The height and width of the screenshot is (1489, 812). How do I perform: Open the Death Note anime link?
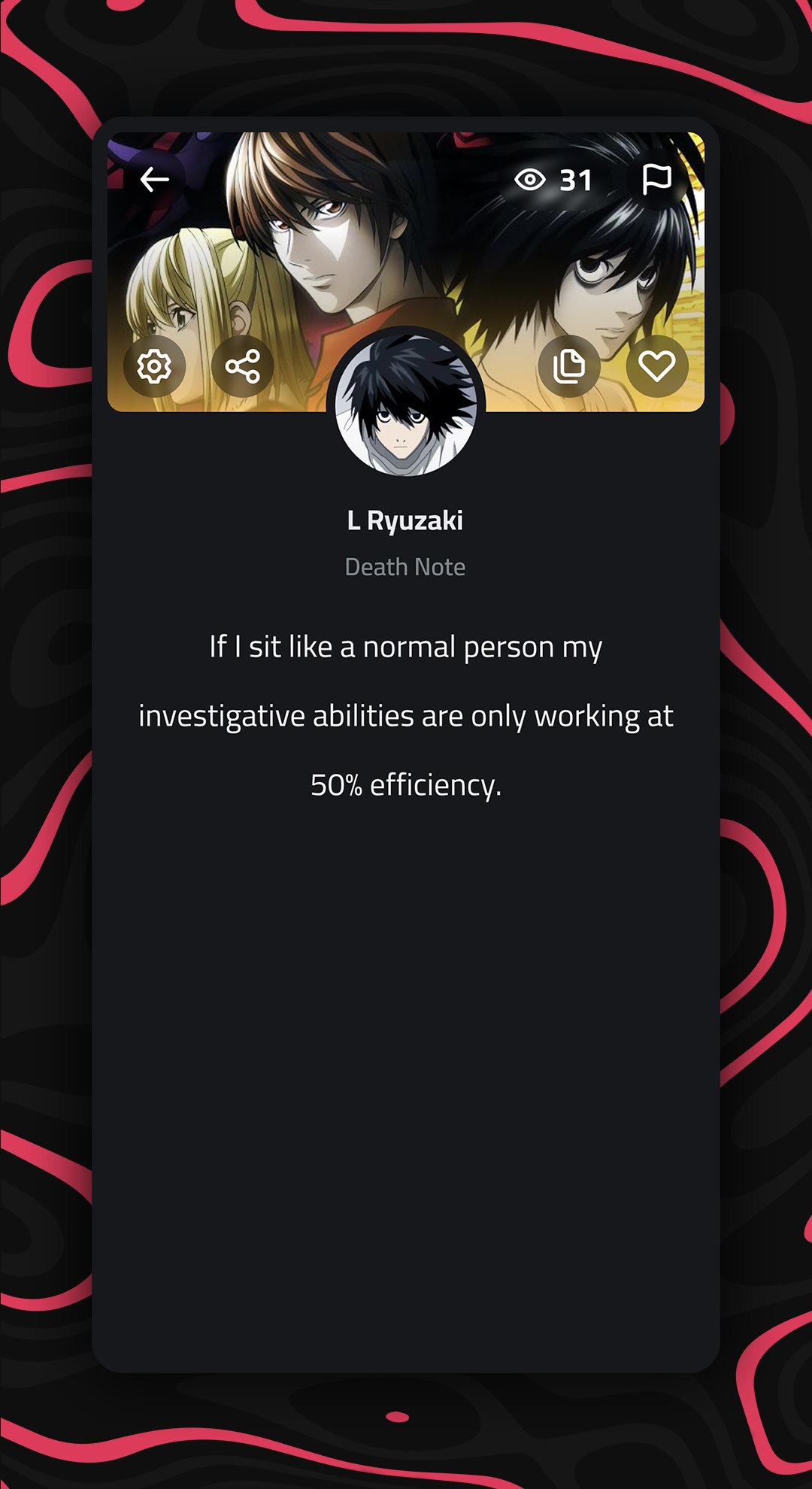pyautogui.click(x=405, y=567)
